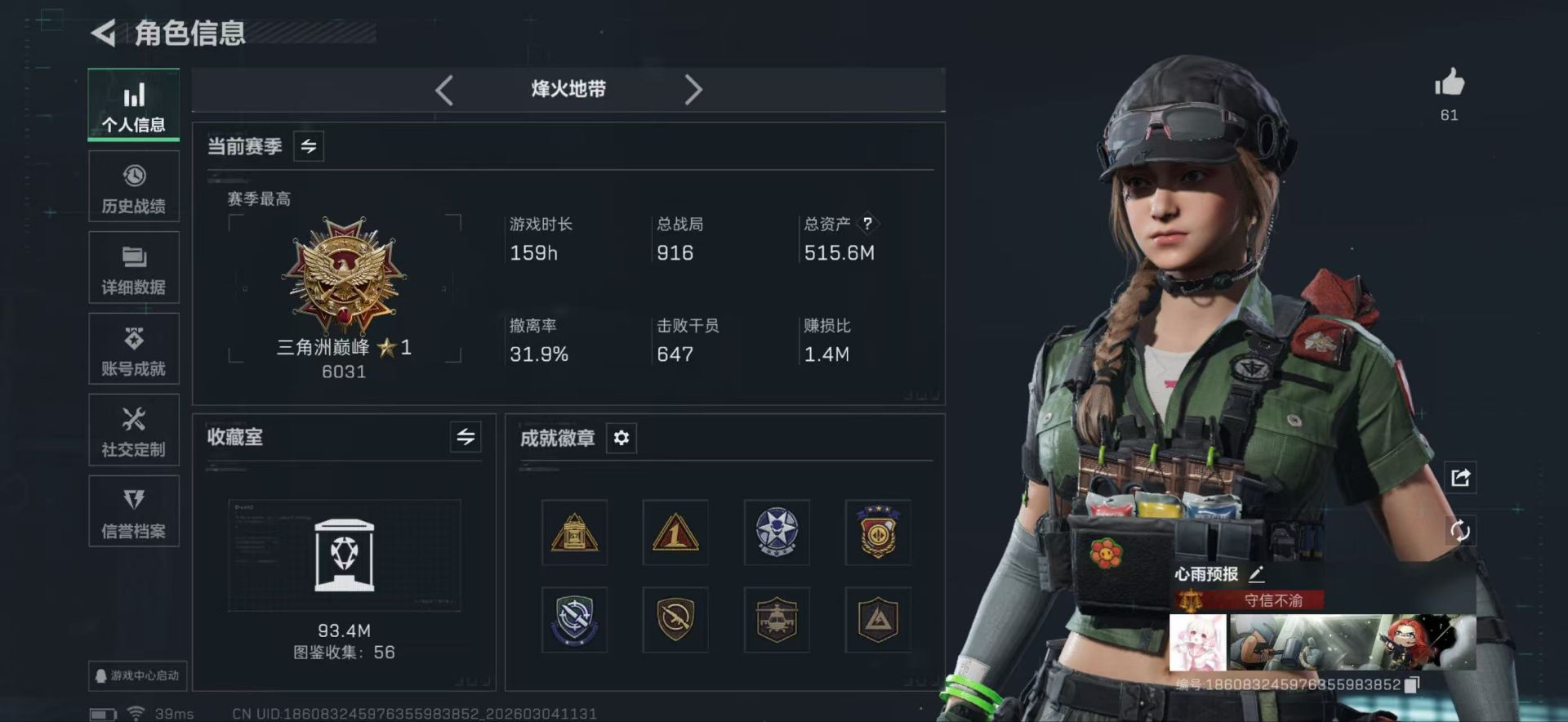1568x722 pixels.
Task: Open the 个人信息 panel in the sidebar
Action: pos(133,105)
